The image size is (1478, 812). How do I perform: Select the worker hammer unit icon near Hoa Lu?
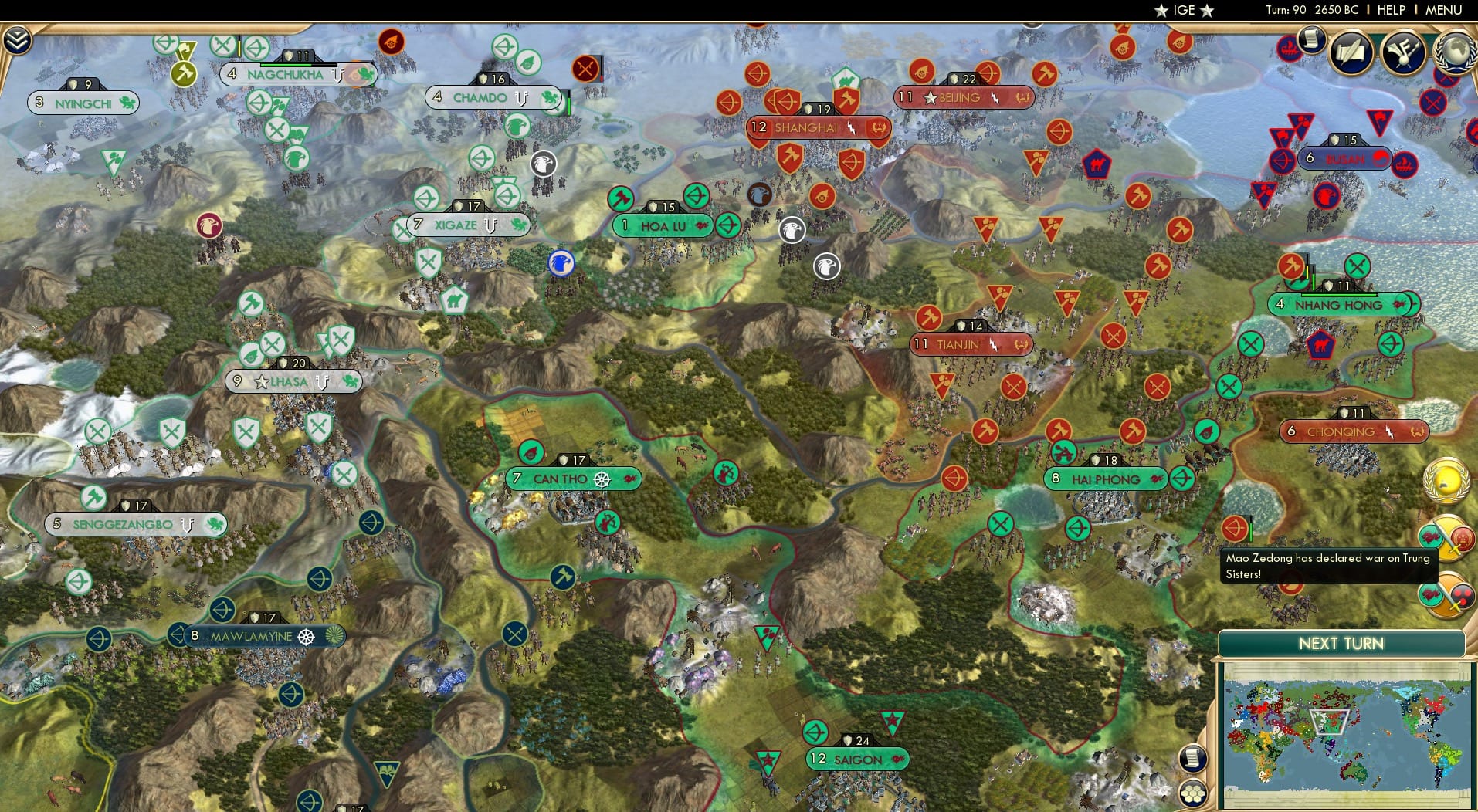(620, 199)
